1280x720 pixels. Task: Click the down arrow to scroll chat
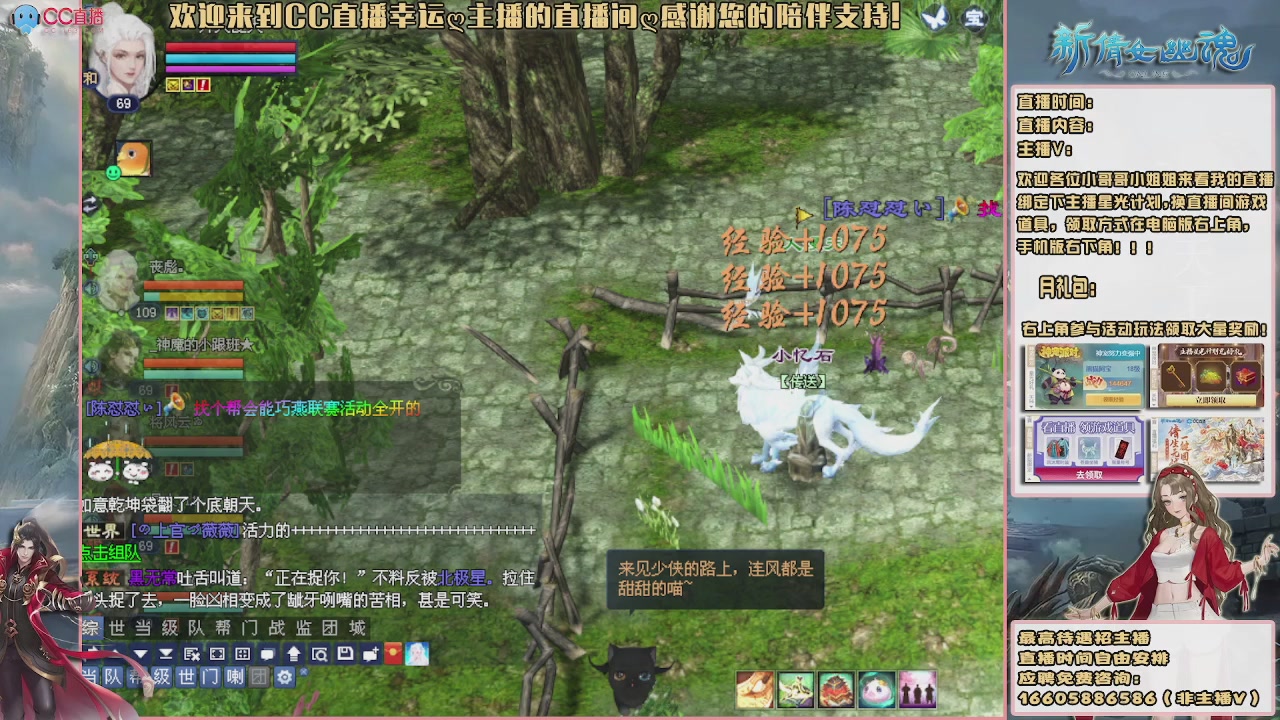140,654
